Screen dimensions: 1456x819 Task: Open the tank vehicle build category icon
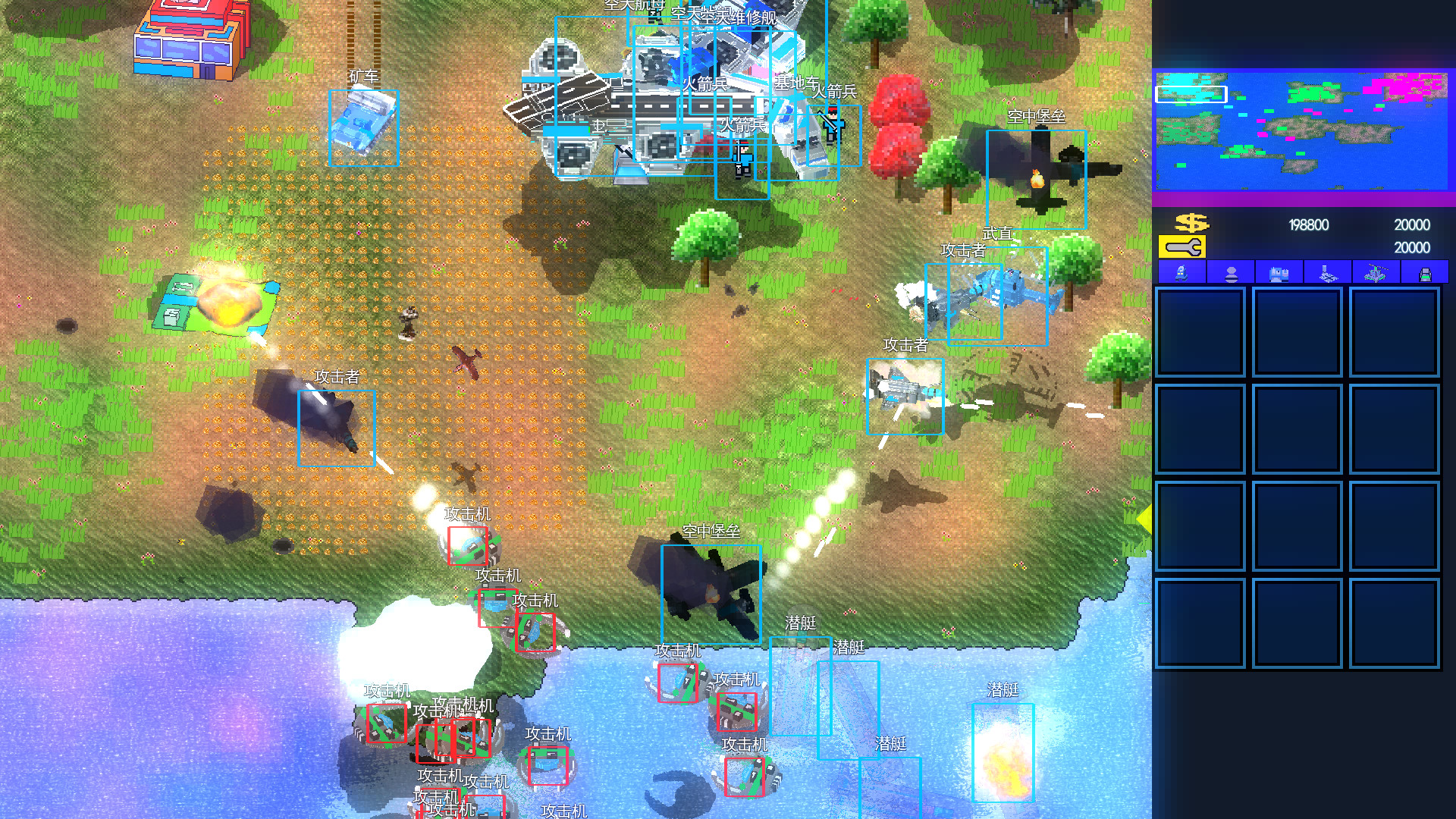pos(1278,275)
